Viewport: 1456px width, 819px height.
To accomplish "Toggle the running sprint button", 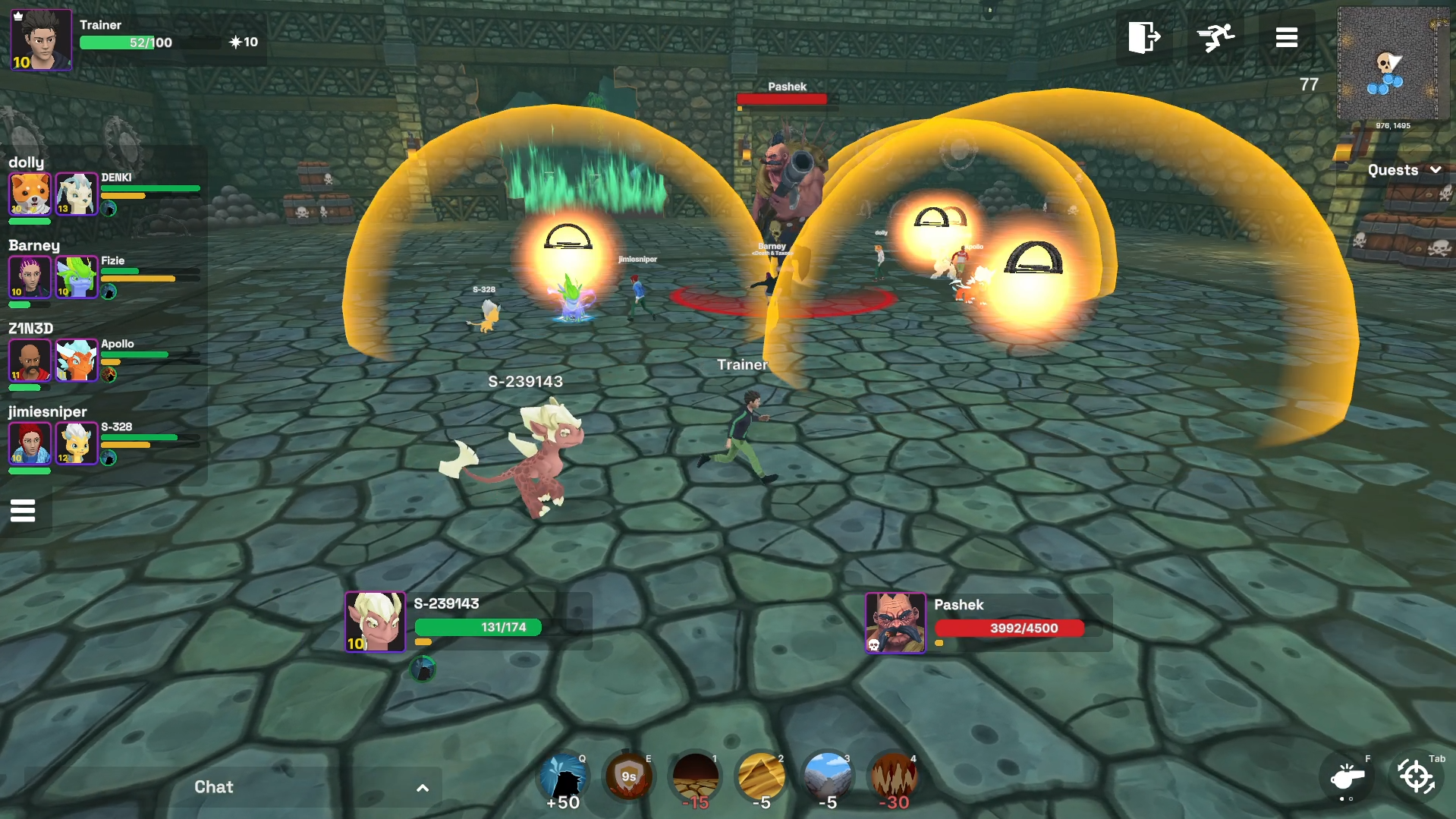I will click(x=1215, y=36).
